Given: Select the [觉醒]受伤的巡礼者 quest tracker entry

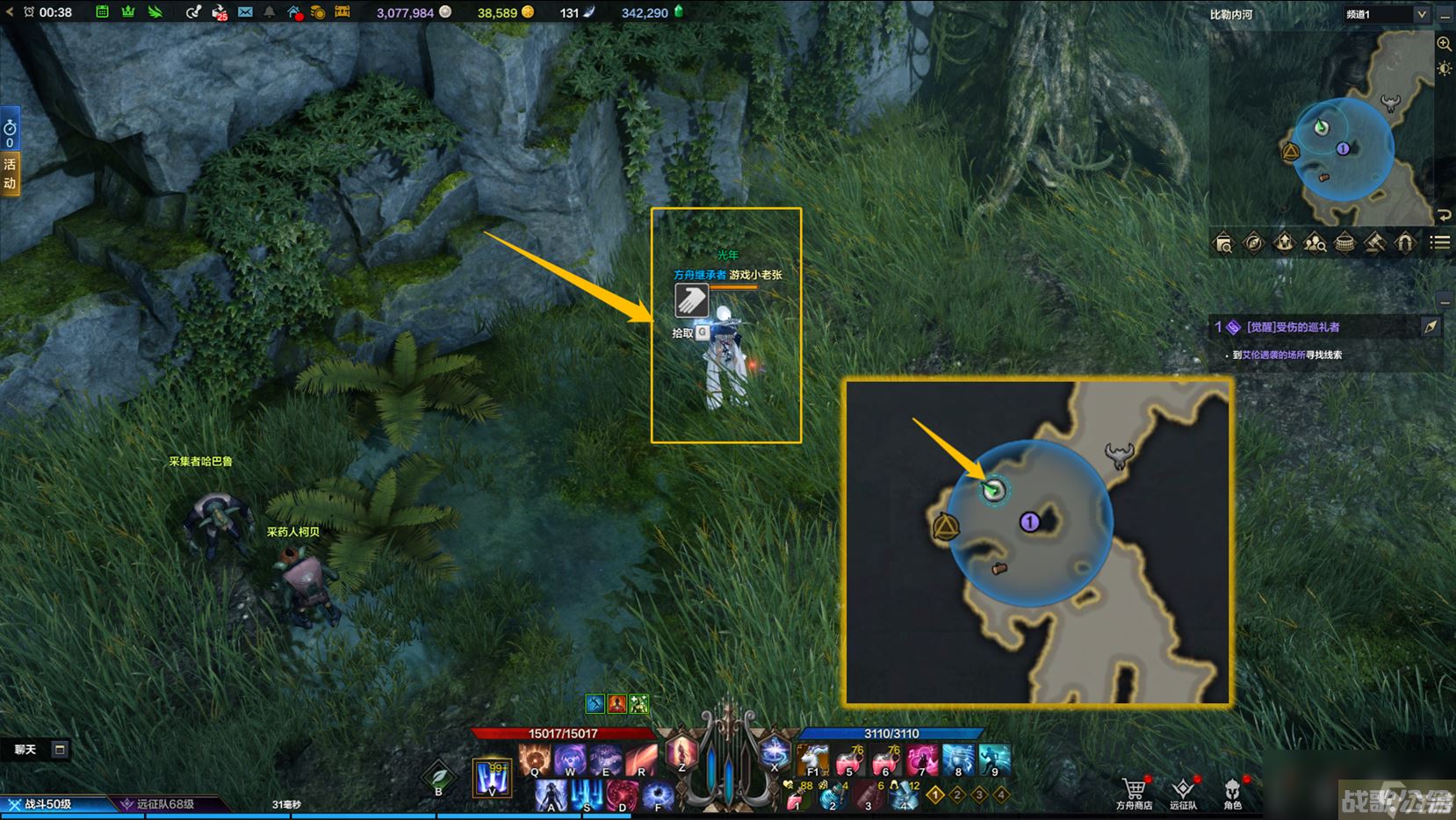Looking at the screenshot, I should pos(1293,327).
